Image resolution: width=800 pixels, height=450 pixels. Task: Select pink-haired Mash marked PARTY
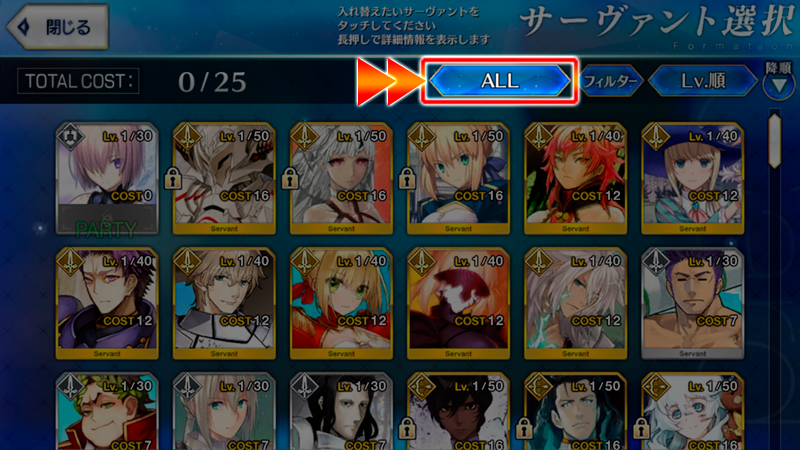pyautogui.click(x=107, y=181)
